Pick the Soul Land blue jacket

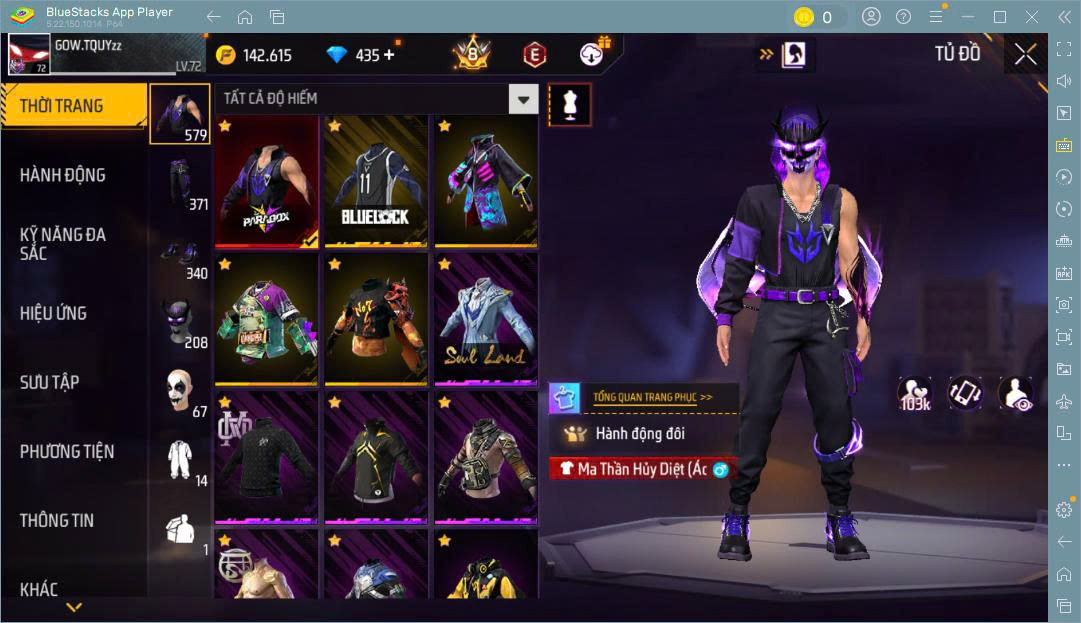tap(486, 319)
